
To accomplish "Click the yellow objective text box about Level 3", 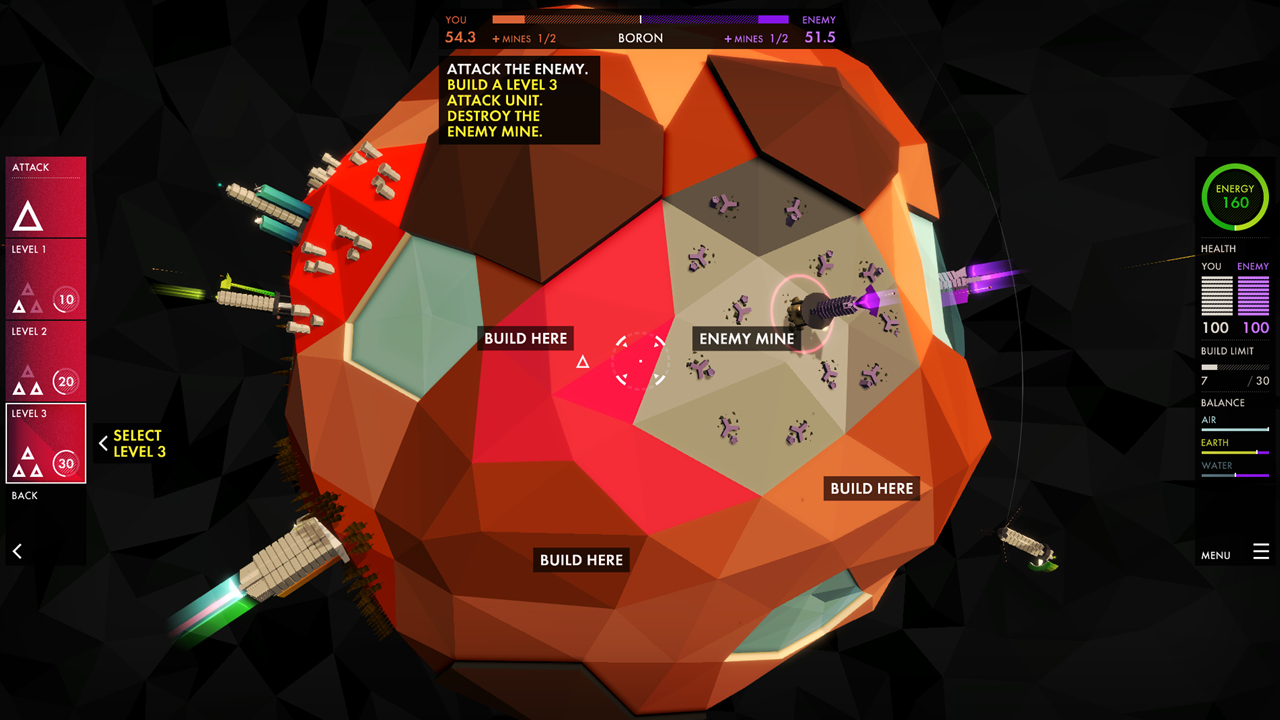I will (518, 99).
